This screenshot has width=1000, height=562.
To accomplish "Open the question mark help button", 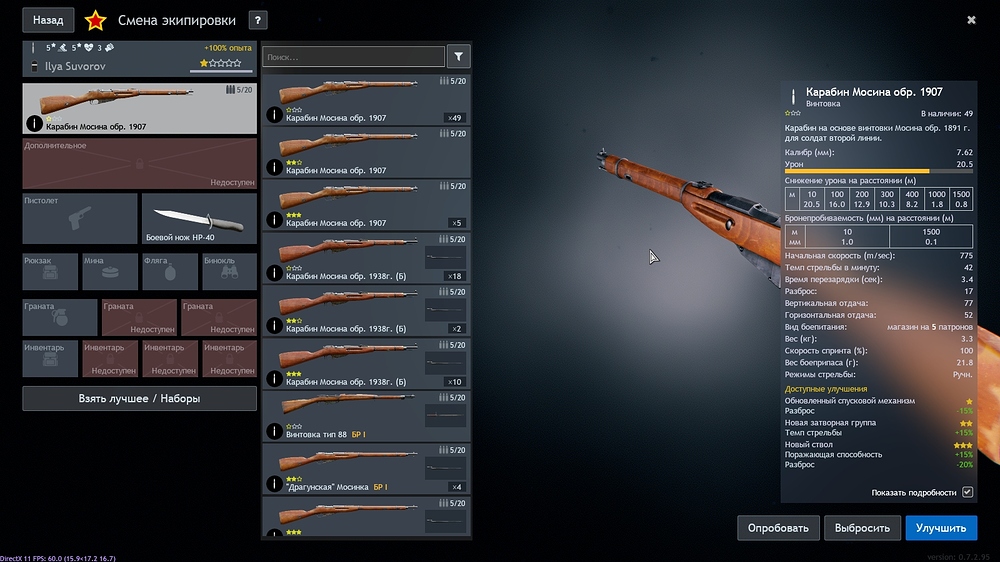I will coord(257,20).
